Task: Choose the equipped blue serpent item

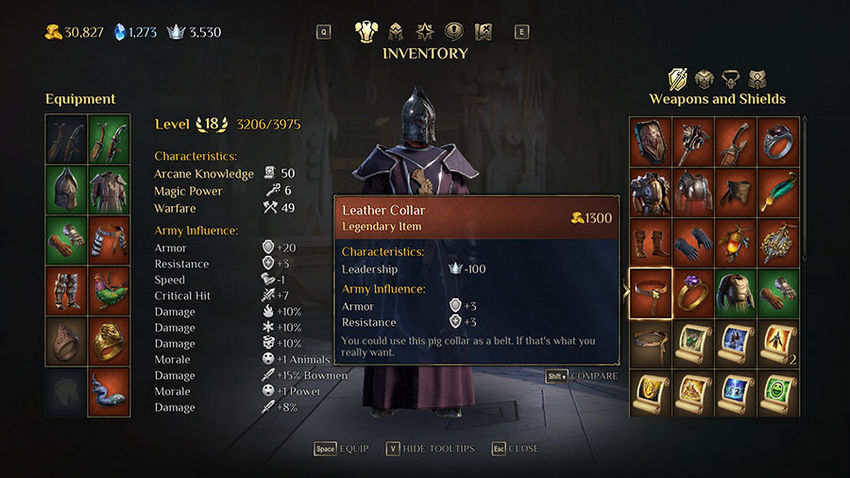Action: pyautogui.click(x=109, y=391)
